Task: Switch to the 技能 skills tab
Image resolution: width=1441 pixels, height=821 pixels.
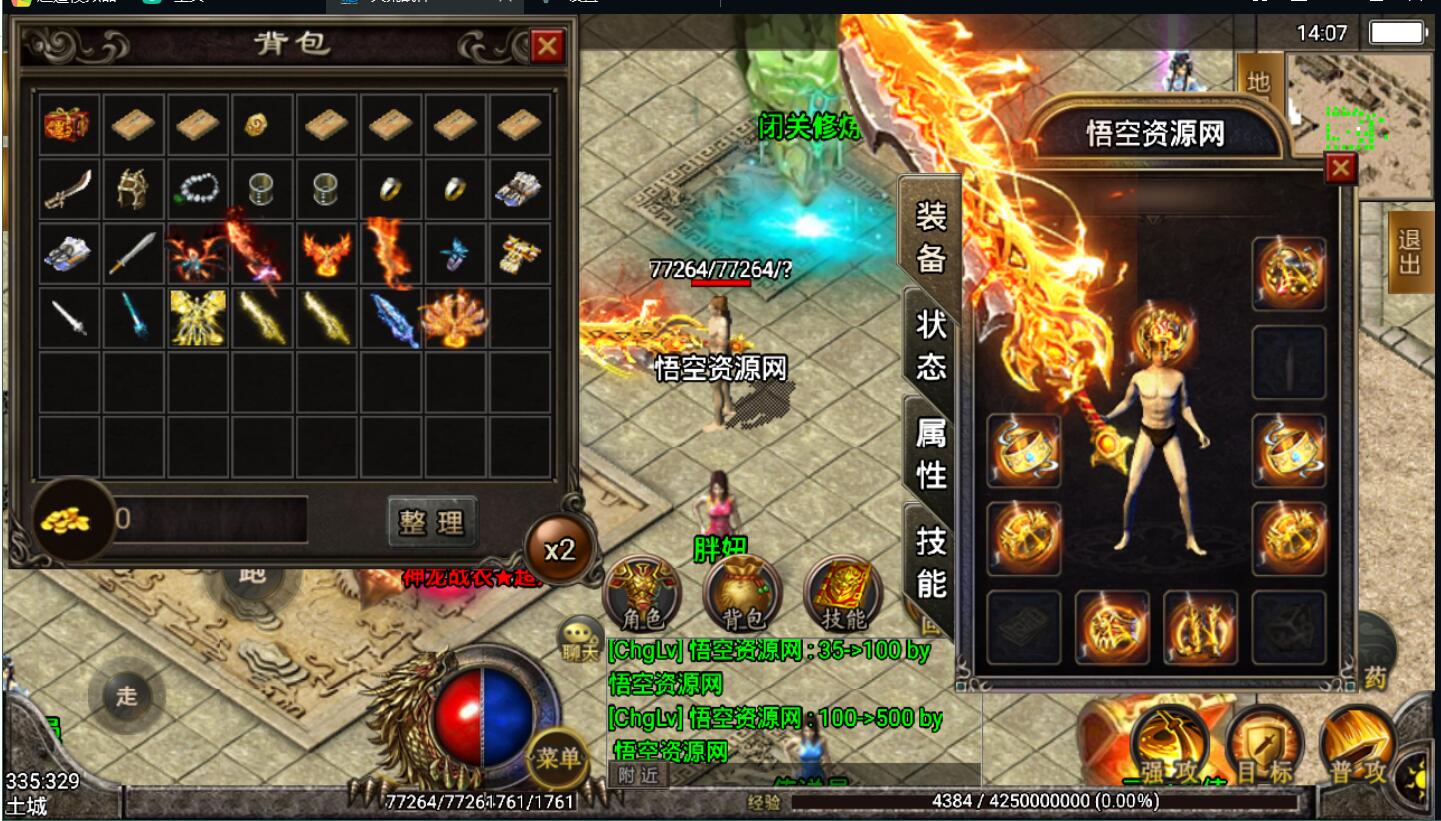Action: pyautogui.click(x=930, y=560)
